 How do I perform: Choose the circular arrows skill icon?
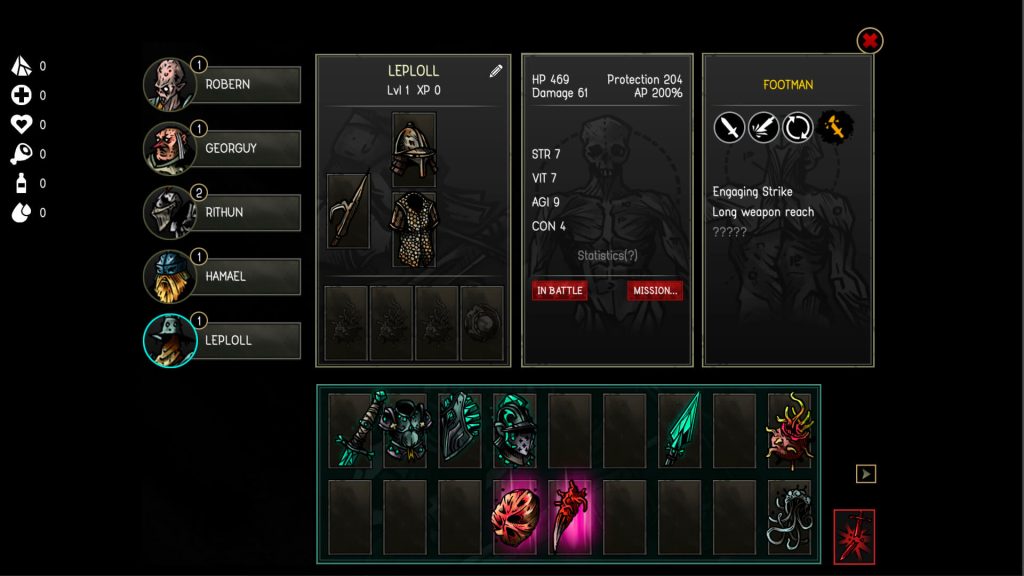[797, 127]
